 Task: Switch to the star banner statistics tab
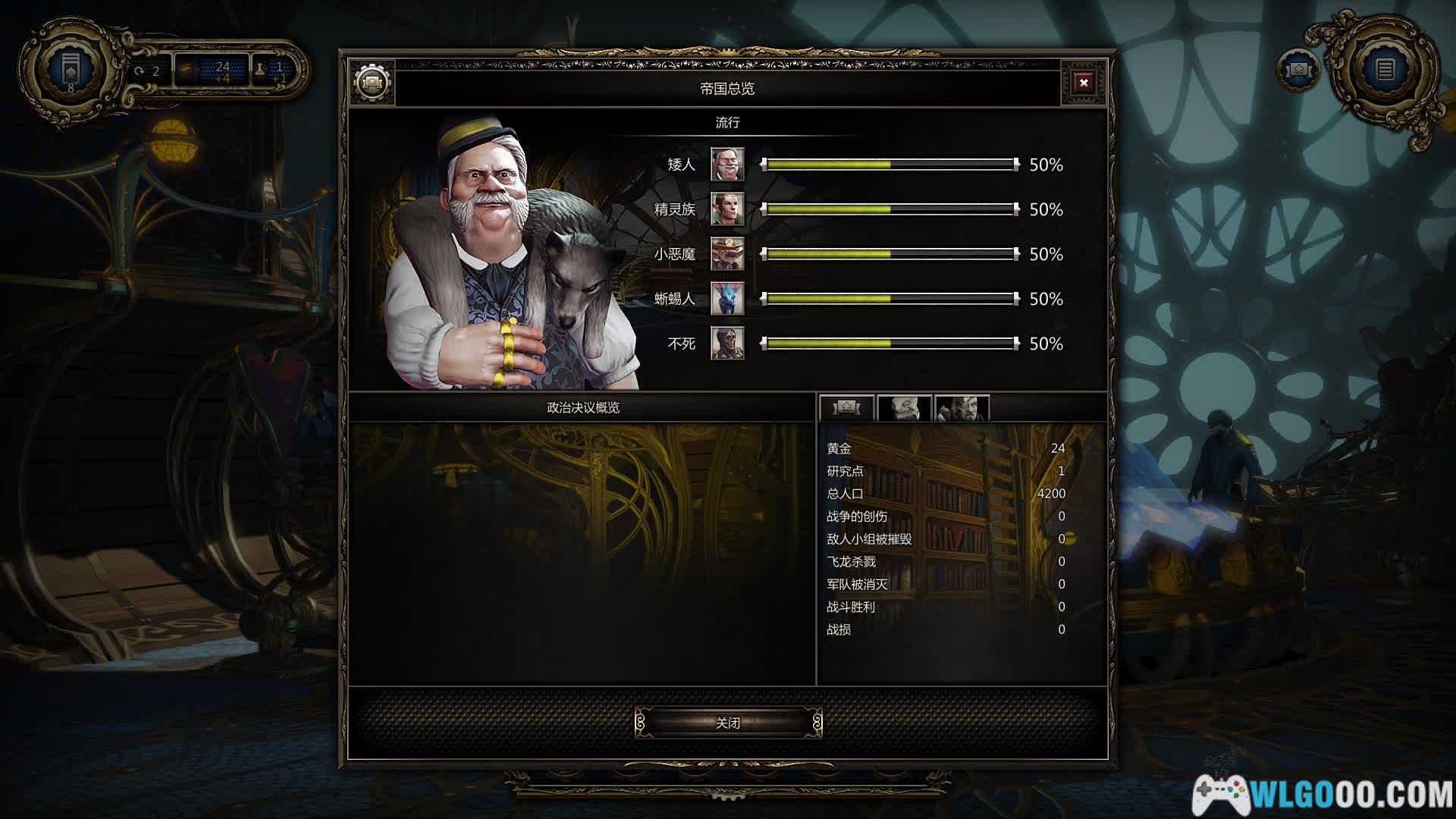pyautogui.click(x=846, y=409)
